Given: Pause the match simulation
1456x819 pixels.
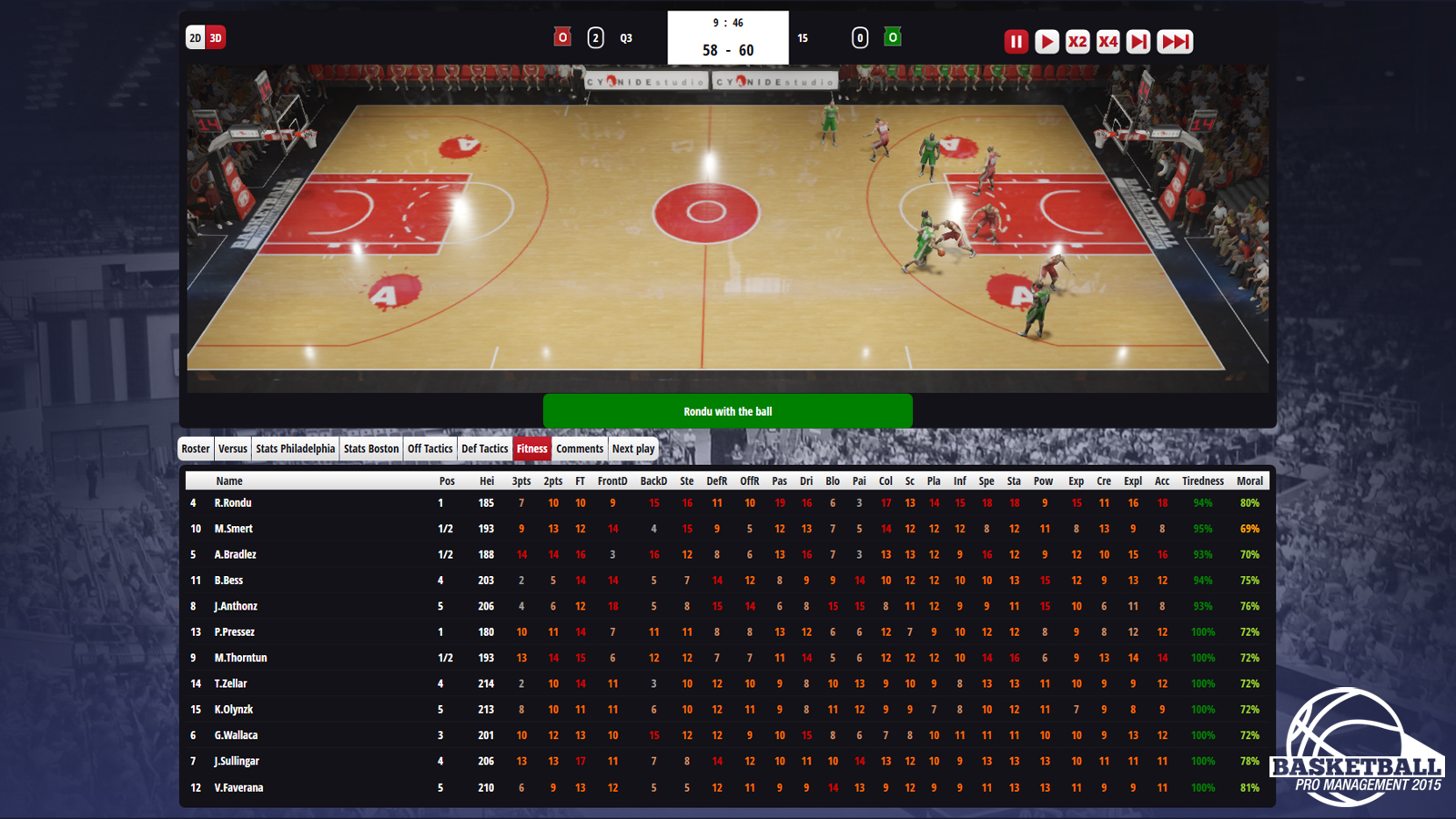Looking at the screenshot, I should click(1015, 41).
